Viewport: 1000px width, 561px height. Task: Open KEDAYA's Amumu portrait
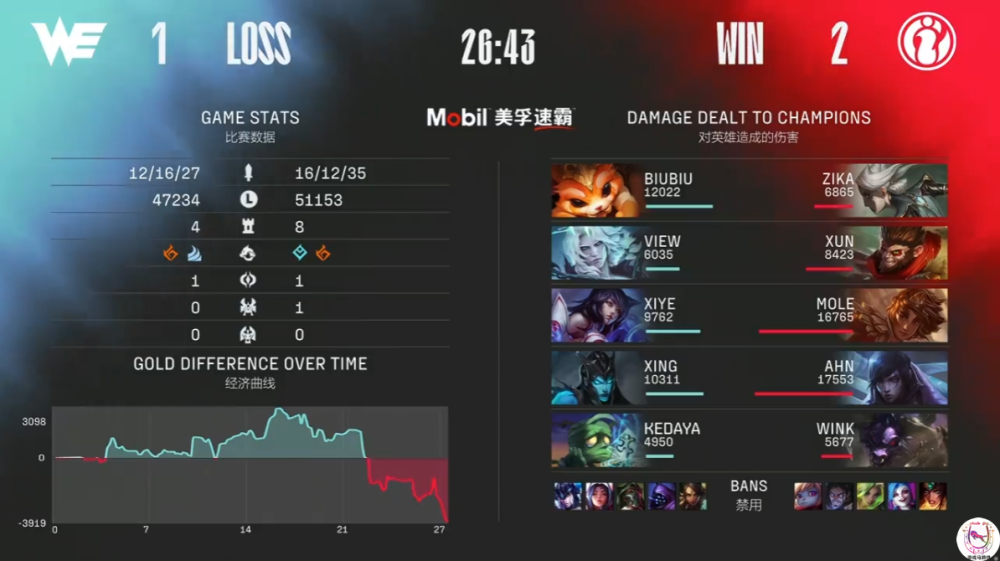click(597, 441)
